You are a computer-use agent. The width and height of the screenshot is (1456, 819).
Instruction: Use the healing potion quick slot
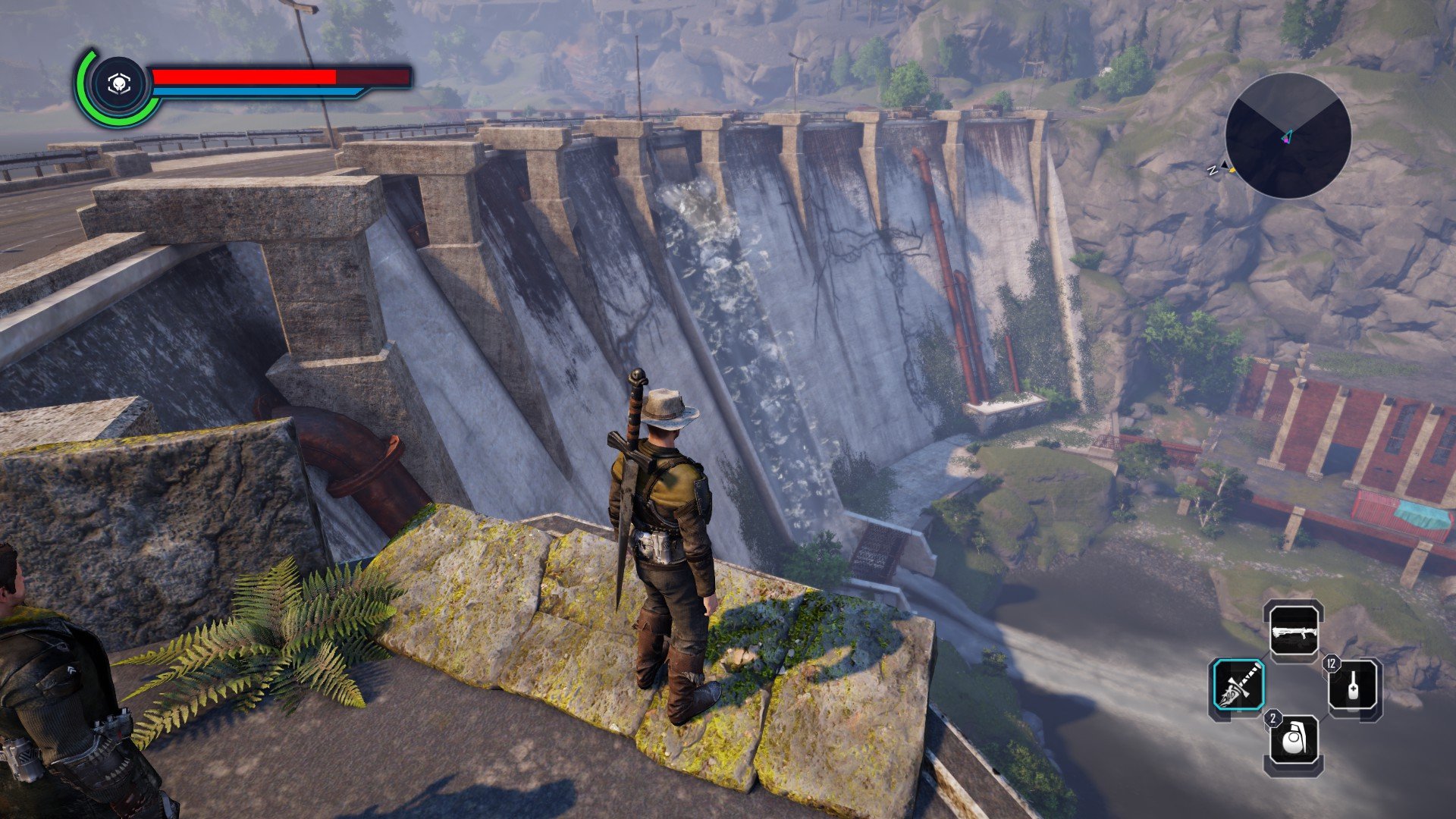click(1354, 688)
